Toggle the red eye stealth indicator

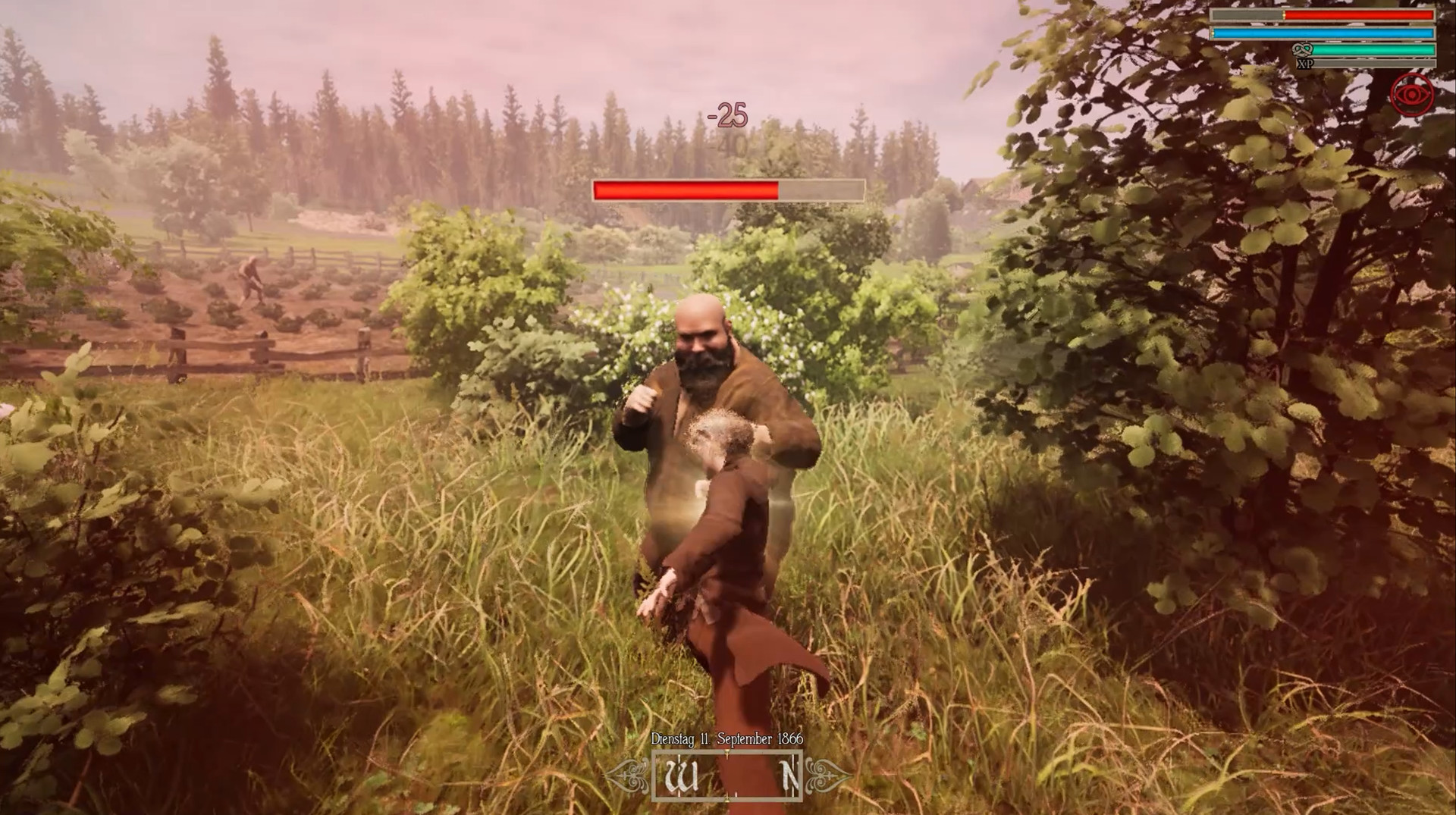[1413, 94]
